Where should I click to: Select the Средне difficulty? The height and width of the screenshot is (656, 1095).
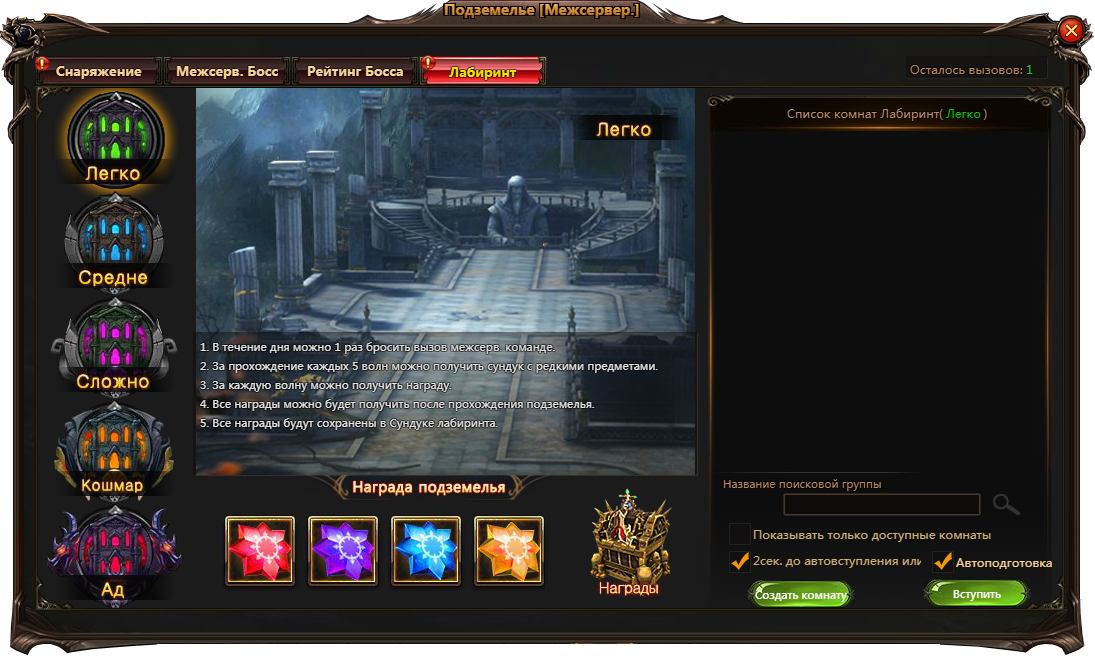[113, 243]
